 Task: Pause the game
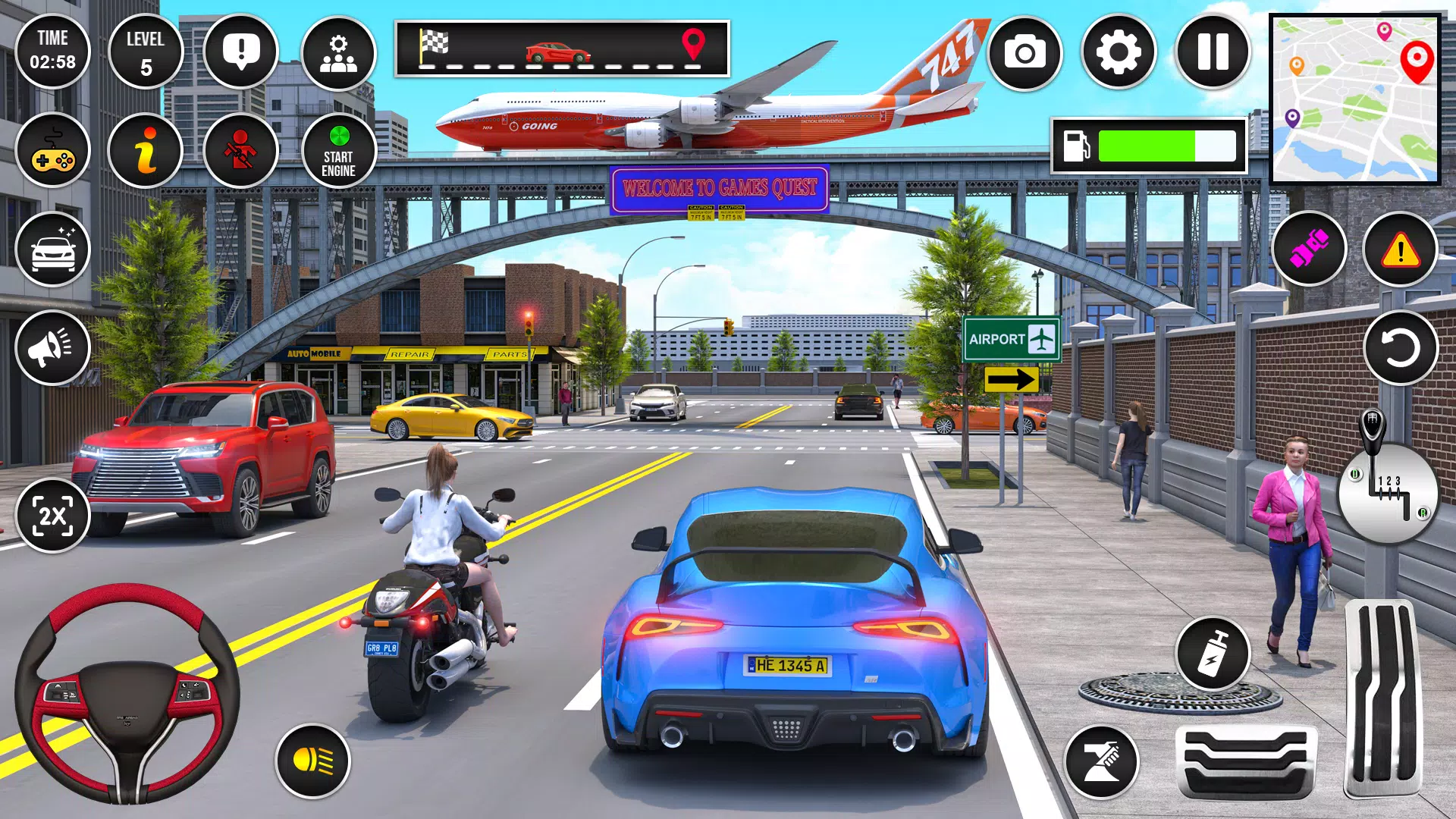(1212, 52)
